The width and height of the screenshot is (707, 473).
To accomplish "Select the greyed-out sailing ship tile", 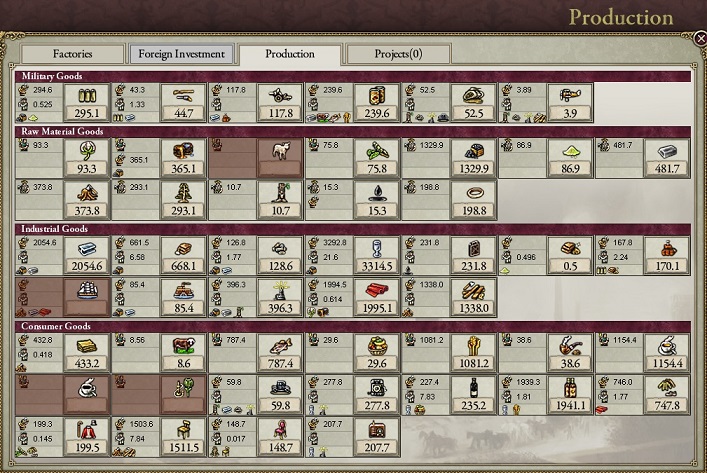I will (x=85, y=297).
